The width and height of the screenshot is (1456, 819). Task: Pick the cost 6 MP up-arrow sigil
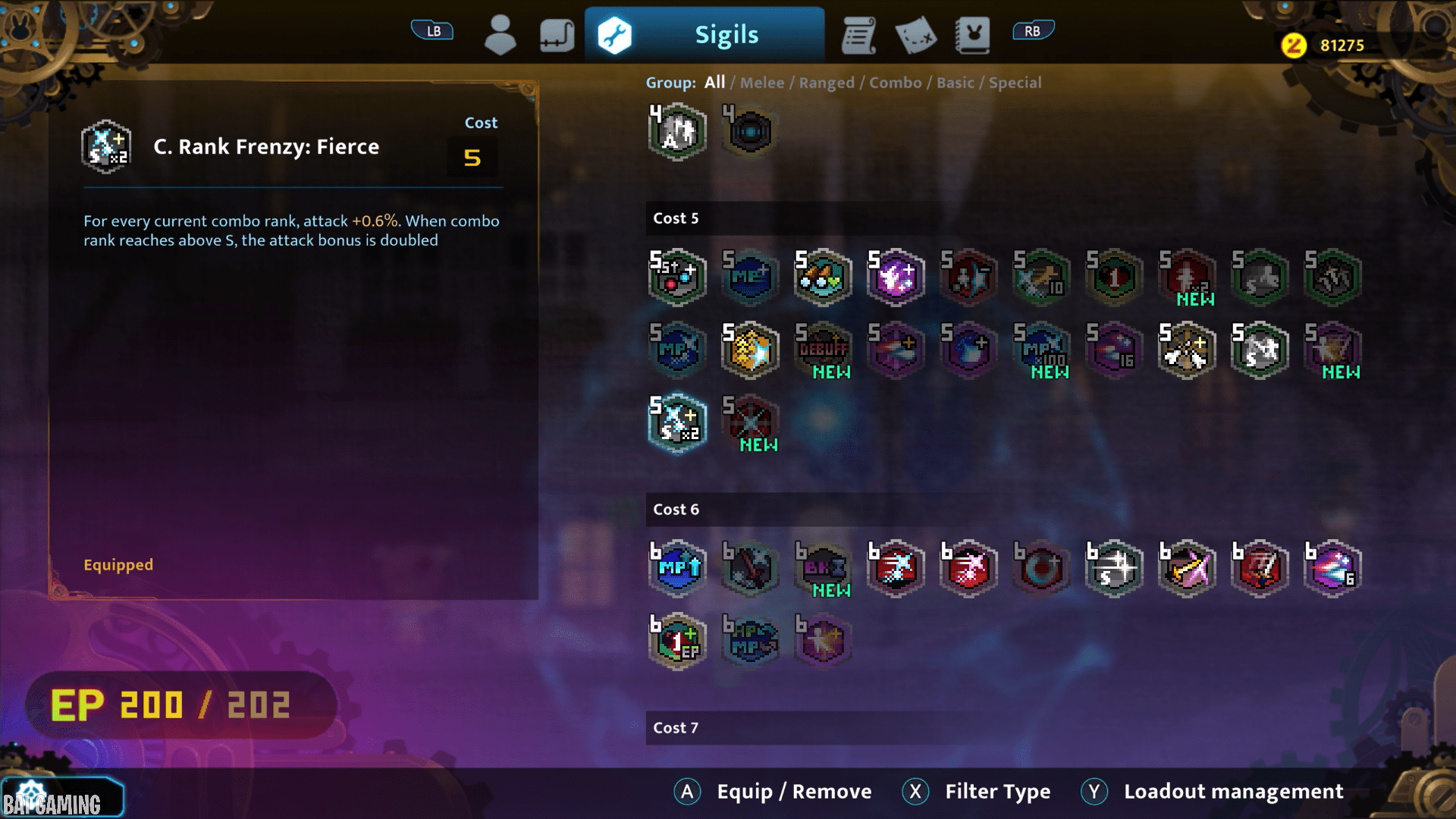tap(678, 569)
